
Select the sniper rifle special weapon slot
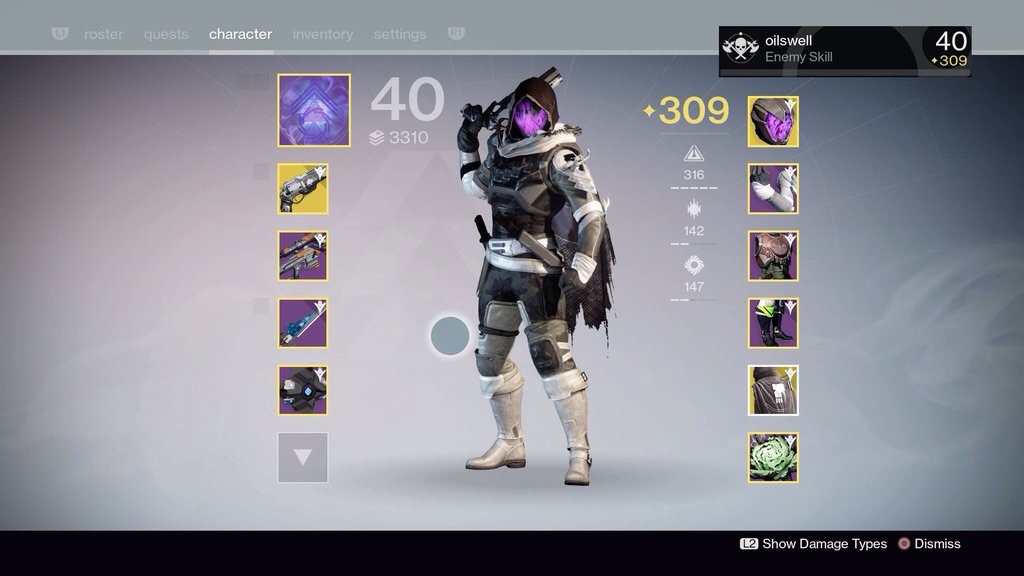pyautogui.click(x=303, y=256)
